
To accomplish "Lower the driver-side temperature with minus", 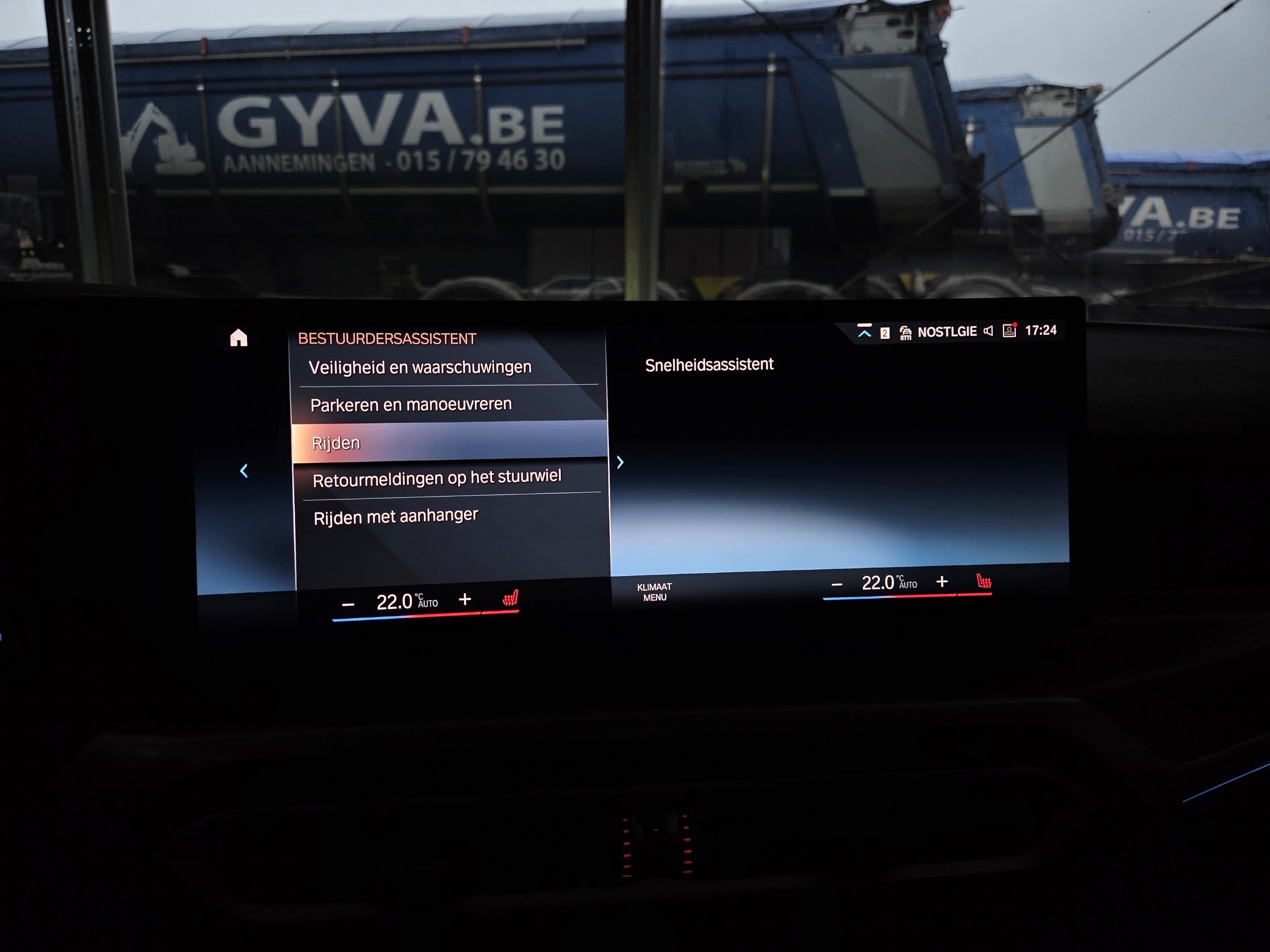I will 348,605.
